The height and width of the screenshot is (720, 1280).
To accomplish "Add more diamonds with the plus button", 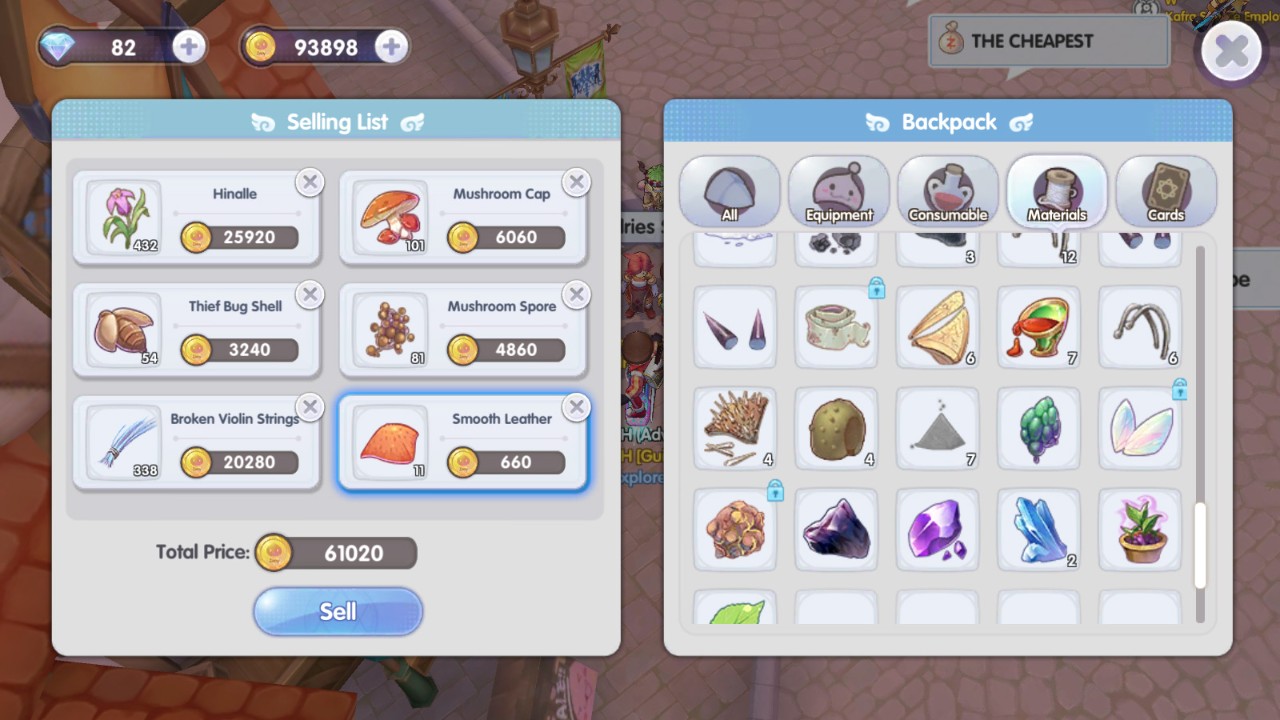I will pos(188,47).
